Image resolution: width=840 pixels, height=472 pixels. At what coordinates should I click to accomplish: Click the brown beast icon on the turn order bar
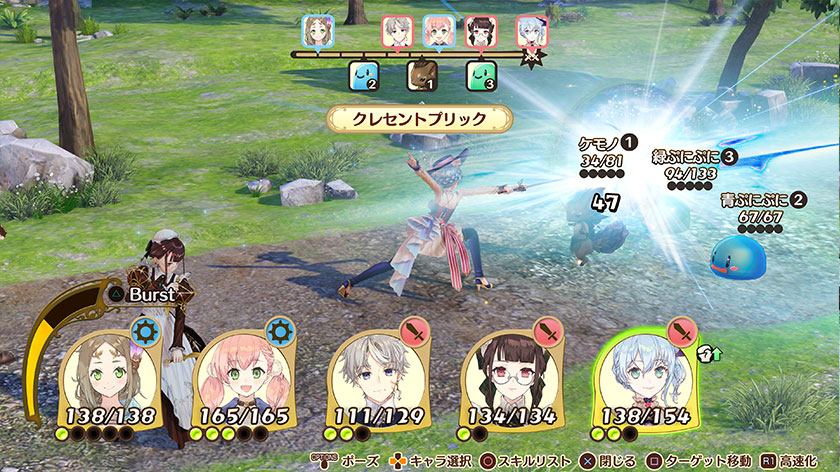click(x=420, y=75)
